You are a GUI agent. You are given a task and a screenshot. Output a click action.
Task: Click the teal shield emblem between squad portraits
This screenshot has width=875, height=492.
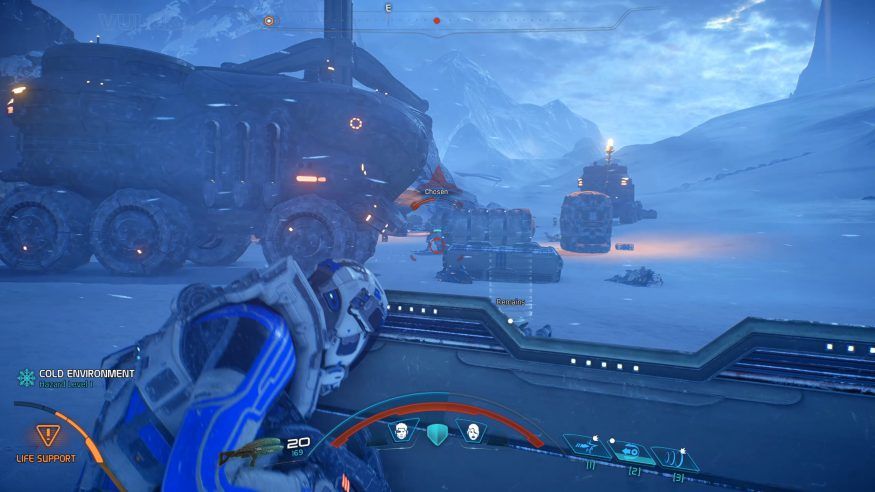pyautogui.click(x=435, y=433)
